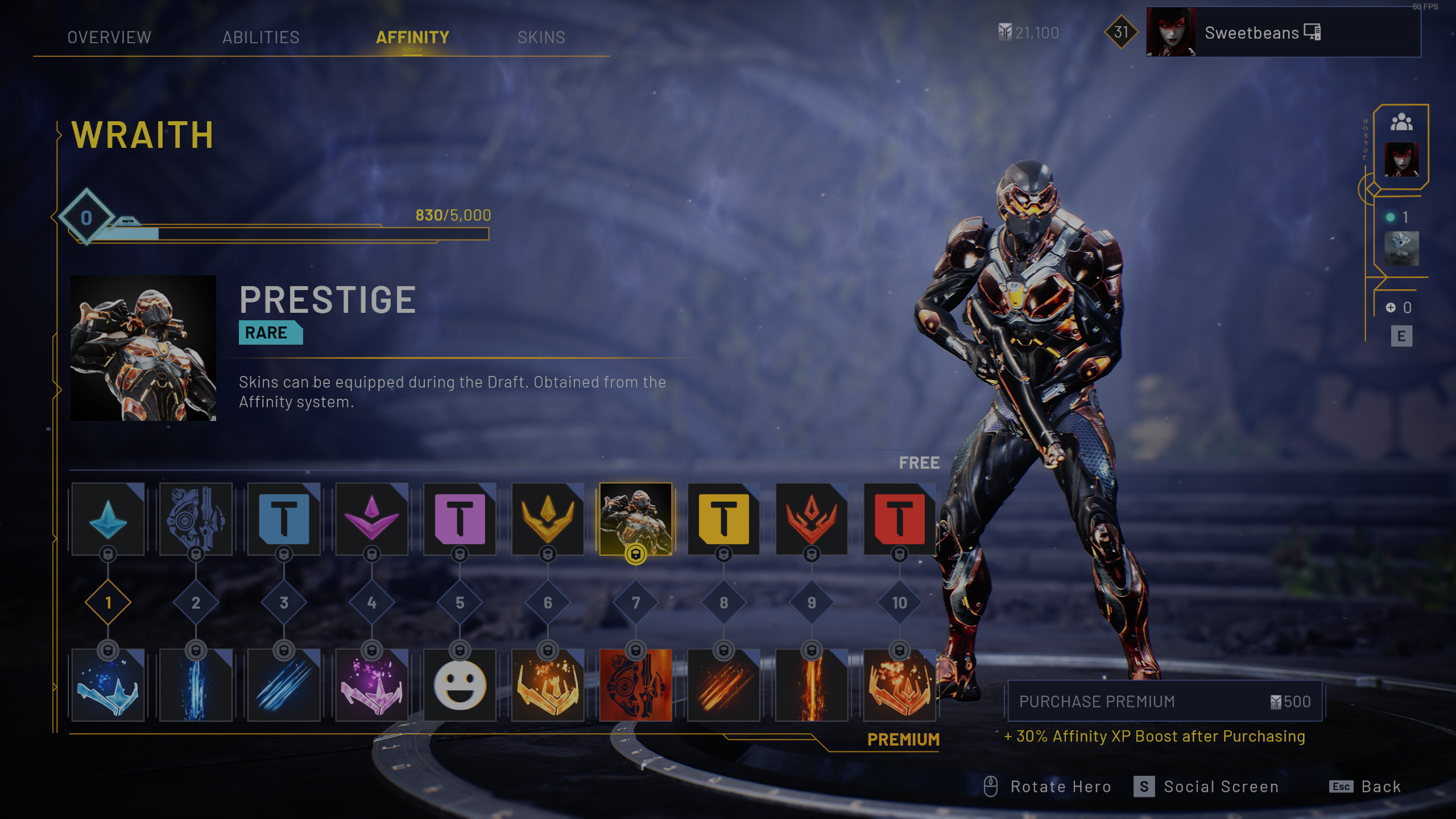Open the social friends group icon
Screen dimensions: 1456x819
click(1401, 122)
